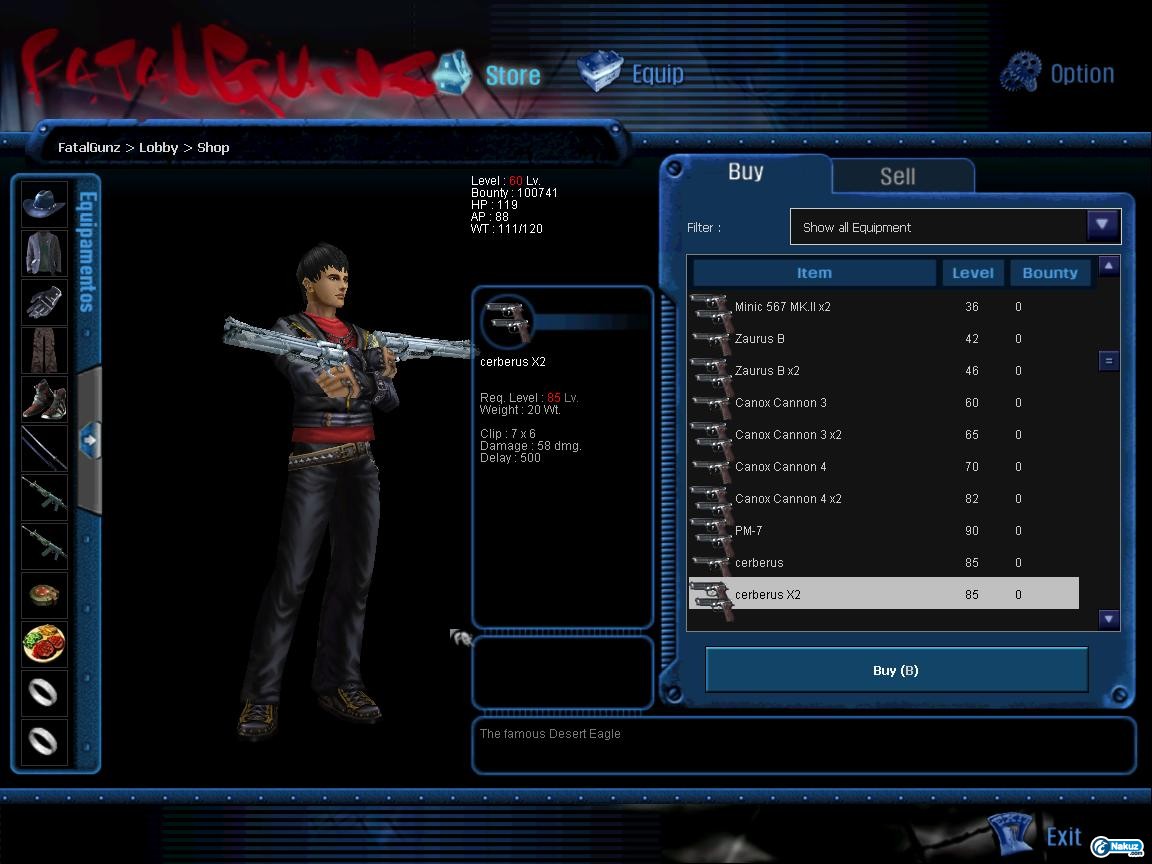Sort the list by Level column
Screen dimensions: 1152x864
click(972, 273)
